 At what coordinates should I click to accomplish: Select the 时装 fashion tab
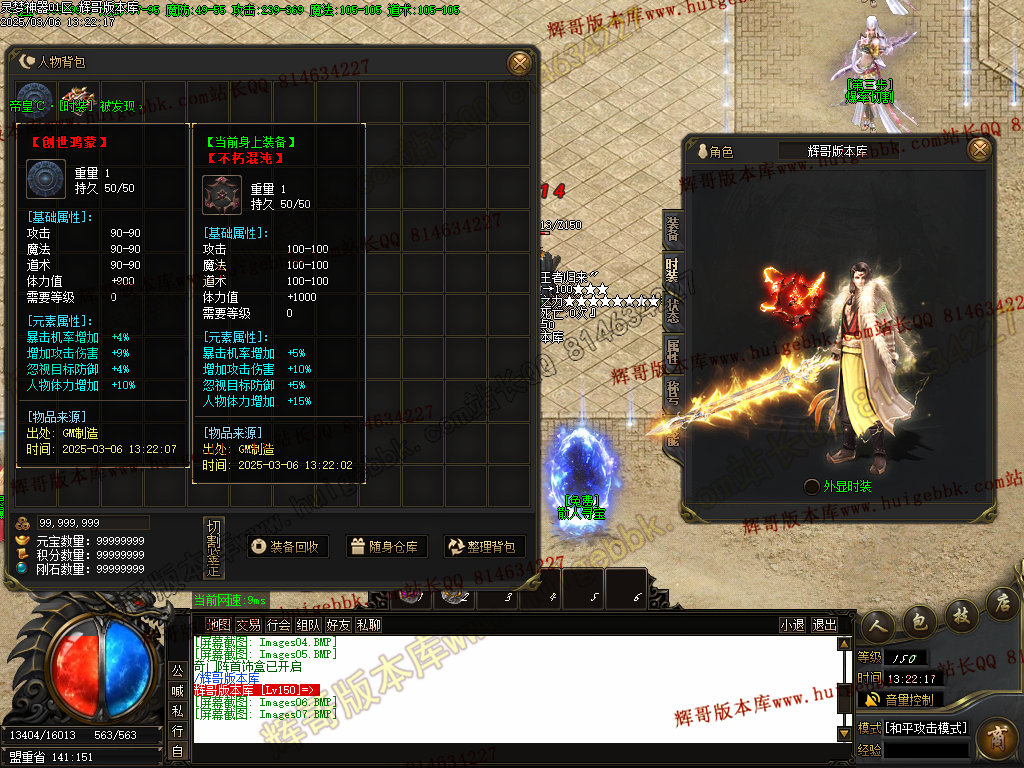[x=673, y=269]
